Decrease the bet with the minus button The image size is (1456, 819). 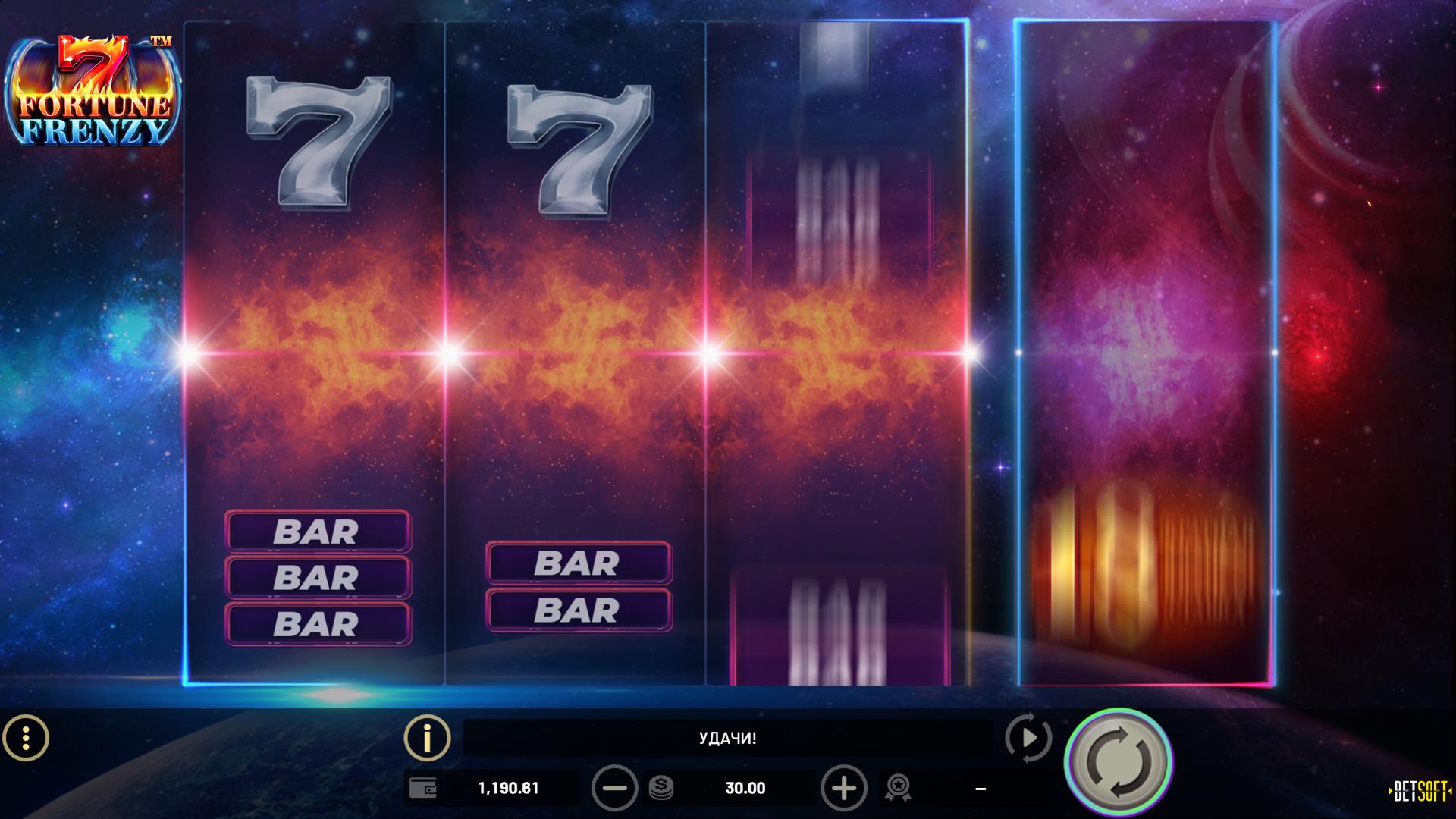tap(614, 789)
